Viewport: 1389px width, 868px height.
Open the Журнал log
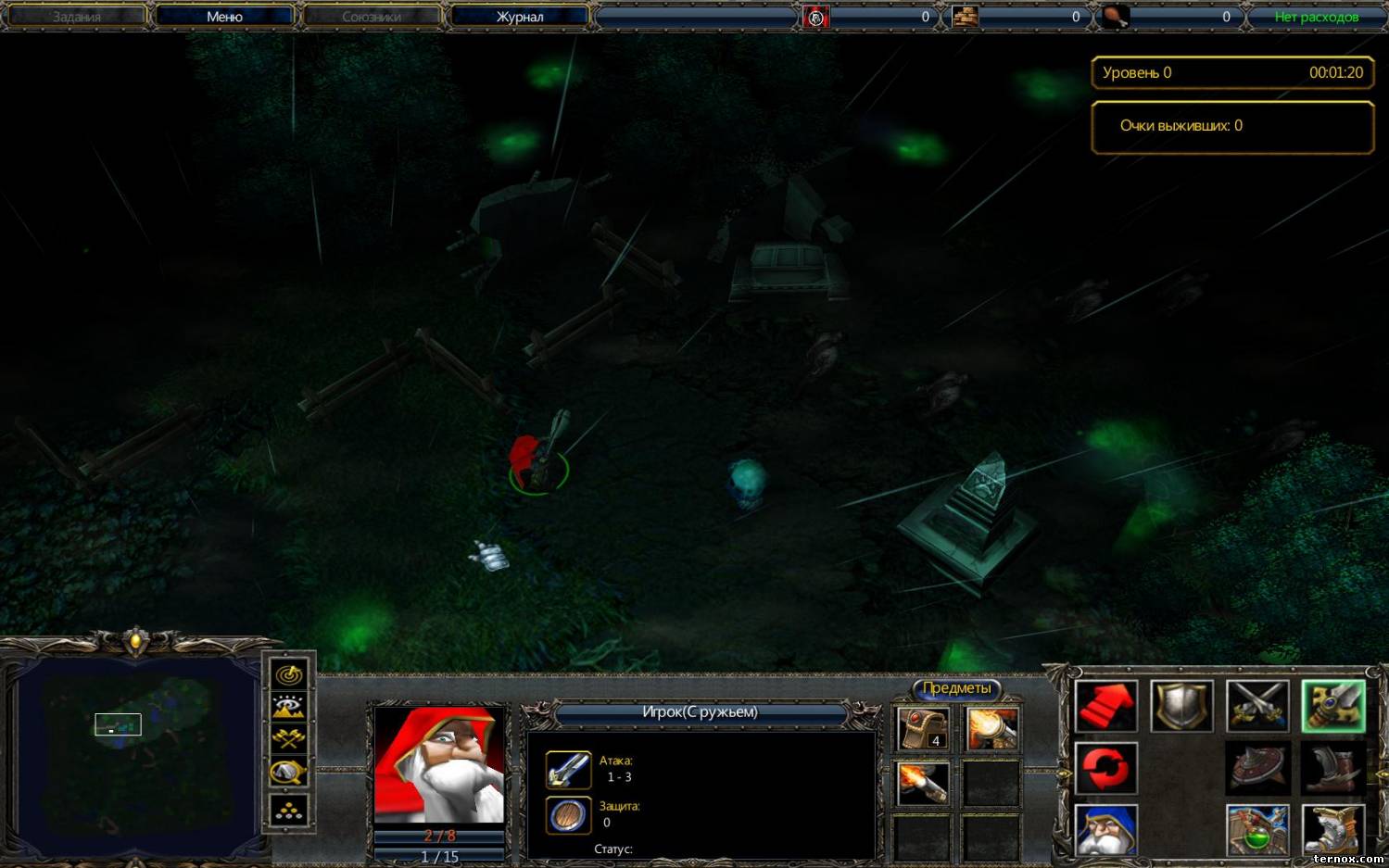click(520, 17)
